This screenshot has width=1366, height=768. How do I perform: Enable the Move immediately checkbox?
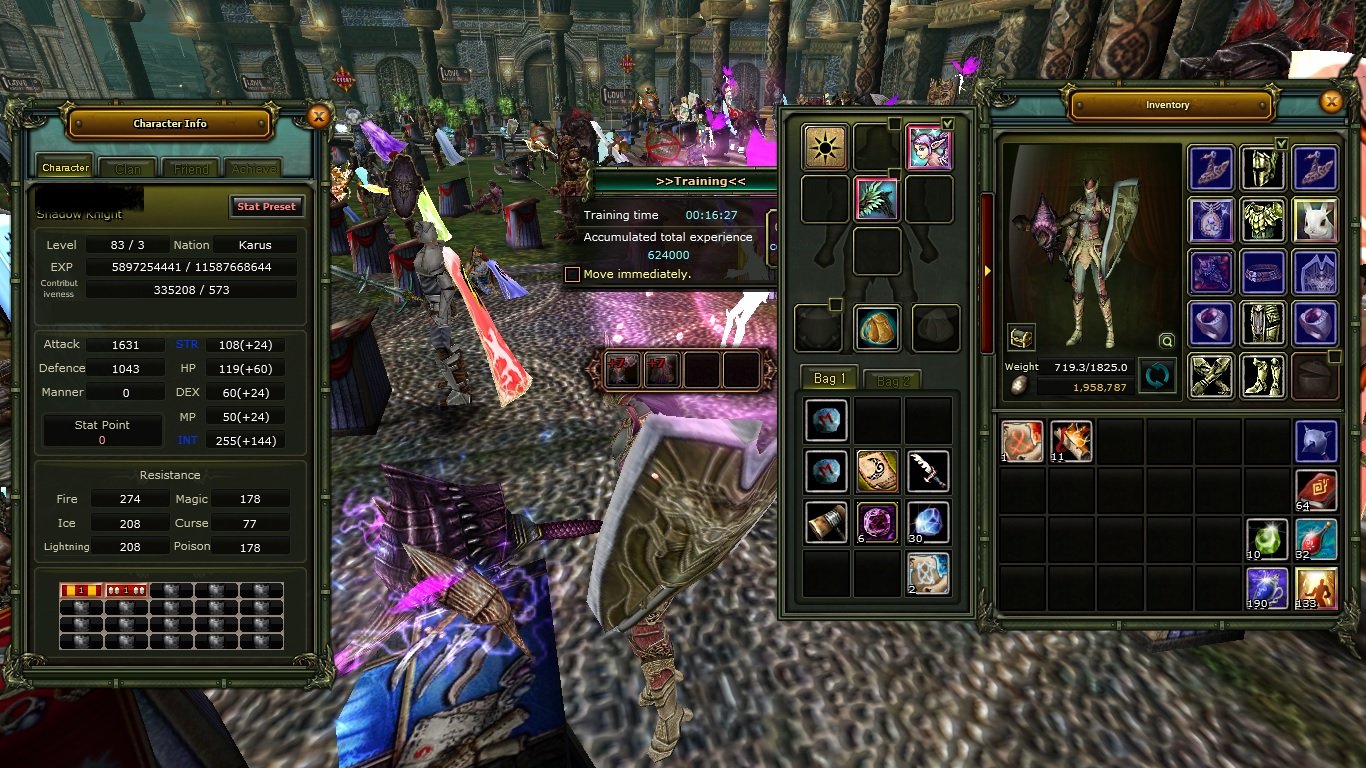[x=573, y=274]
